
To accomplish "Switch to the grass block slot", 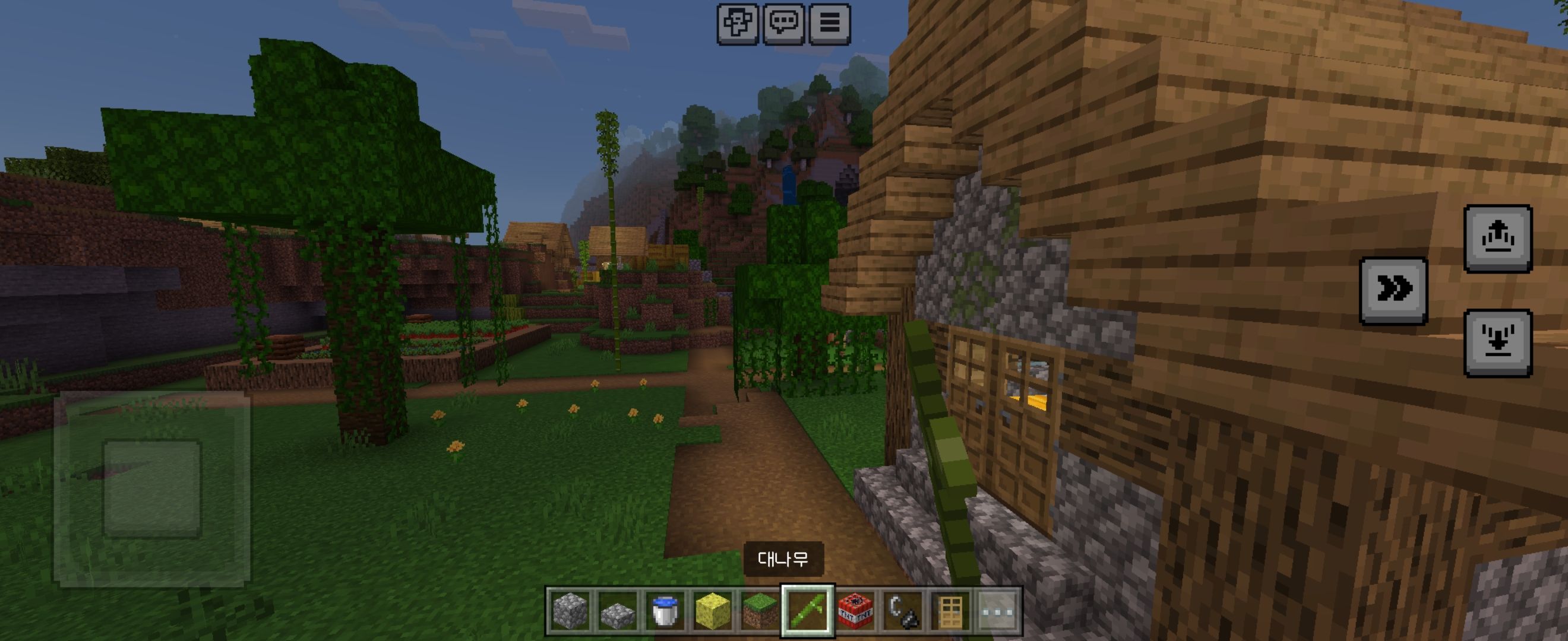I will tap(760, 610).
